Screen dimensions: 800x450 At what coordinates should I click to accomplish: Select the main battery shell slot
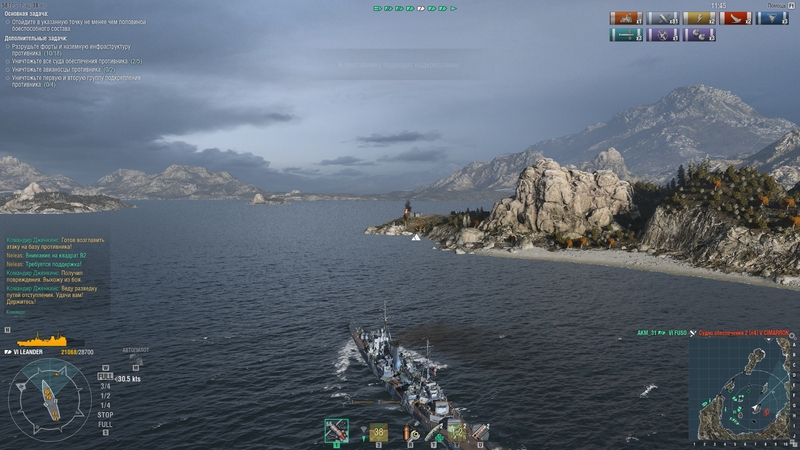[x=337, y=432]
